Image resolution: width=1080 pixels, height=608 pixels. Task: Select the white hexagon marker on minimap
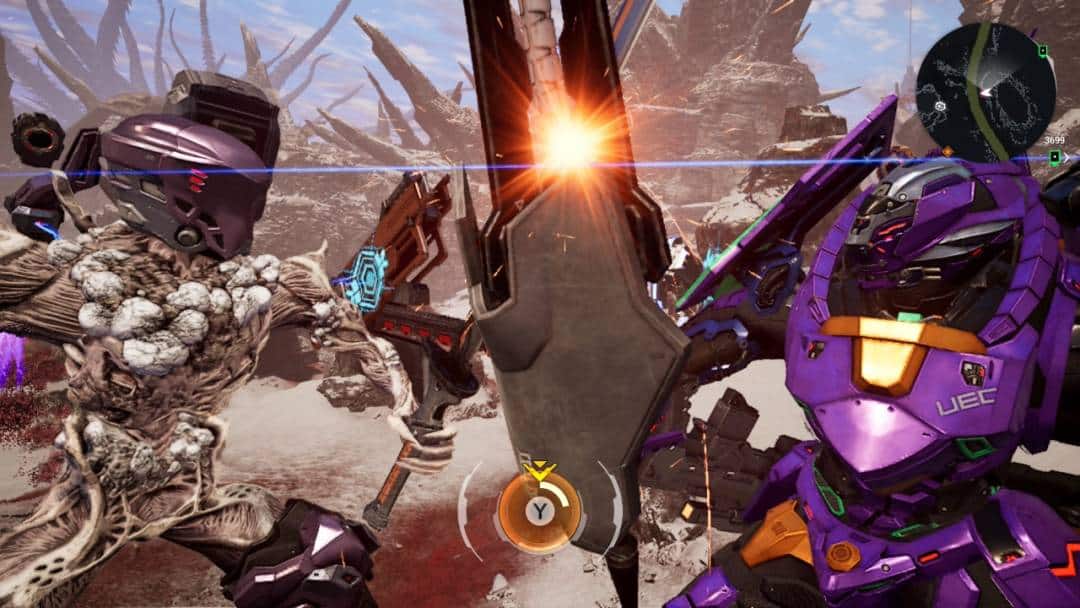[939, 105]
